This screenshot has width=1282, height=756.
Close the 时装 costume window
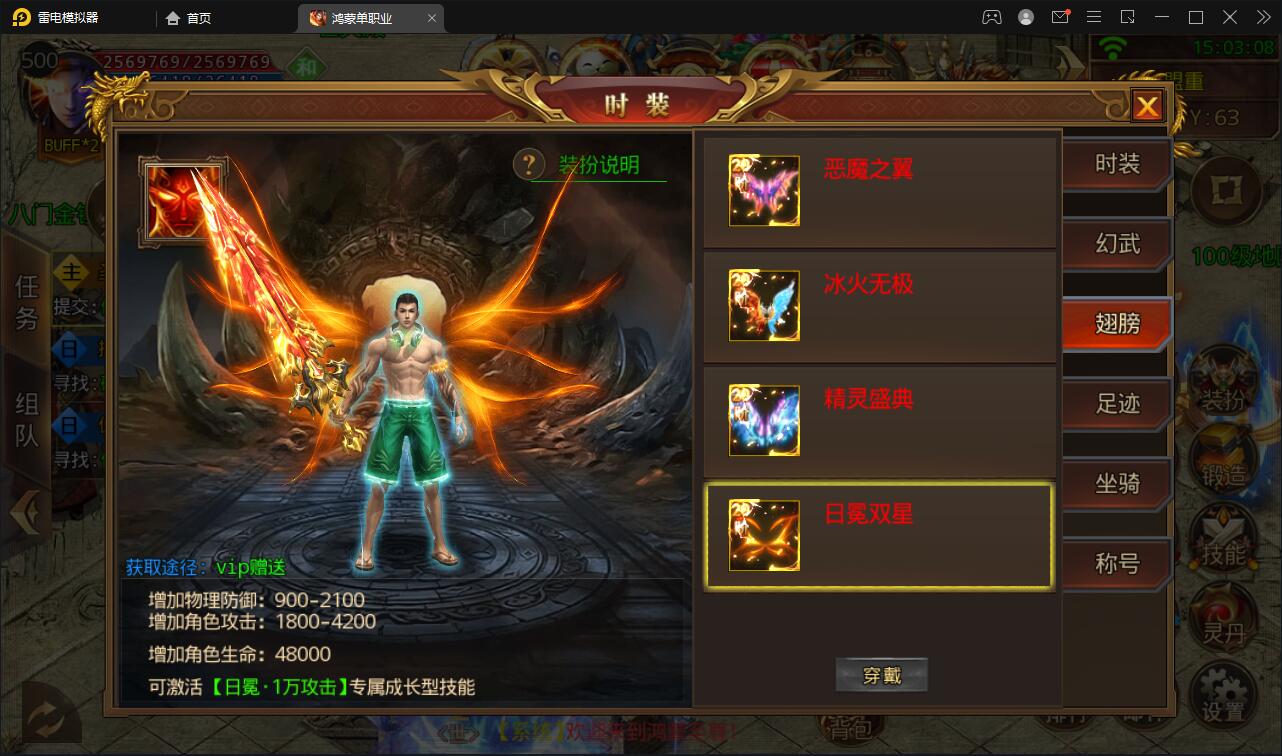point(1147,106)
